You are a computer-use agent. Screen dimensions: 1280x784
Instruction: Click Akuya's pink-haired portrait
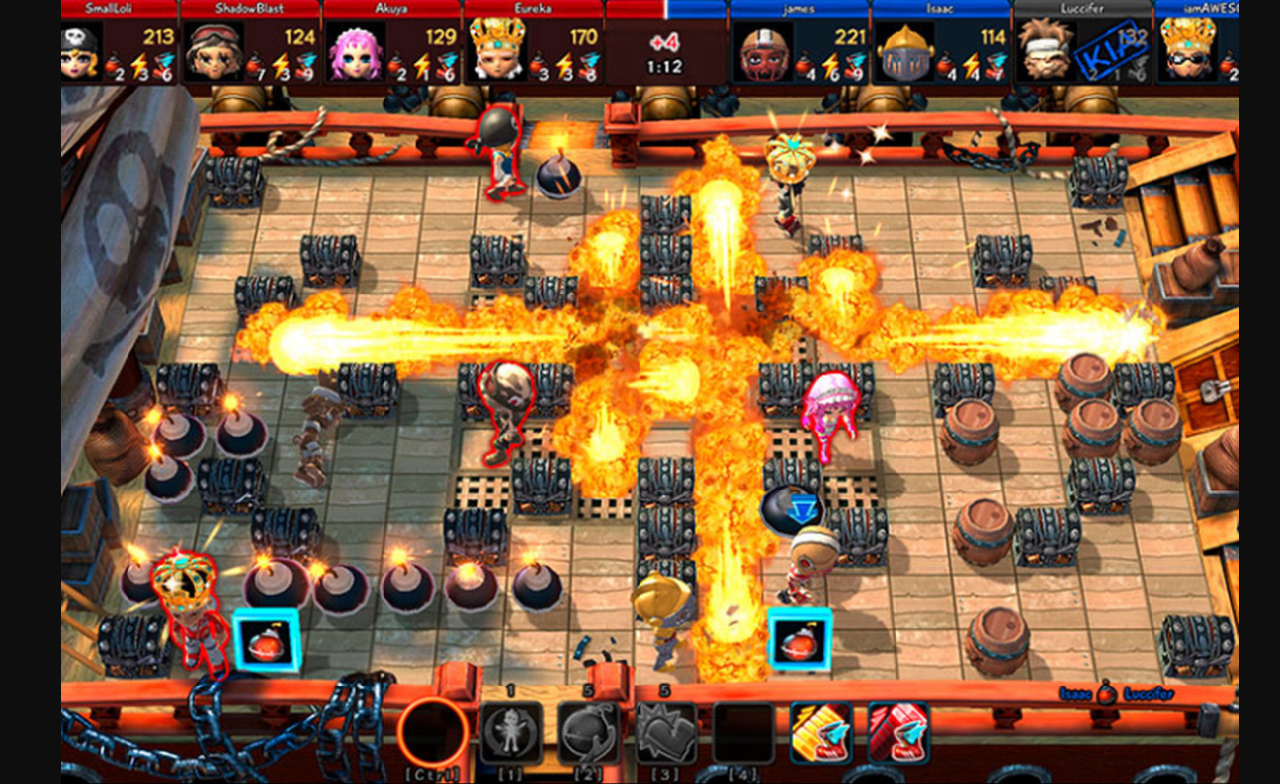point(357,52)
